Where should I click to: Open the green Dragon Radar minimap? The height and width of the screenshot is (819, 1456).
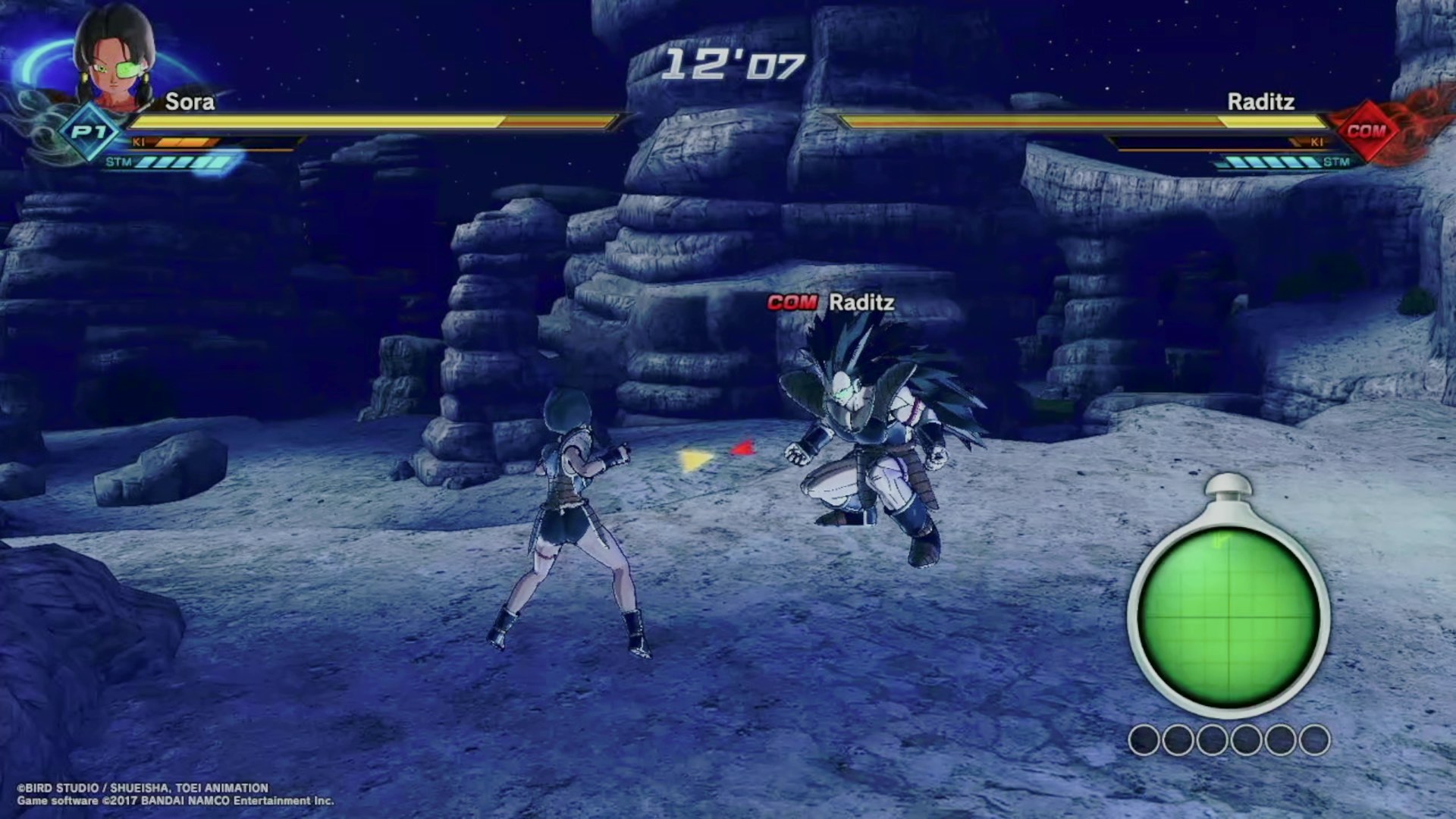tap(1228, 616)
